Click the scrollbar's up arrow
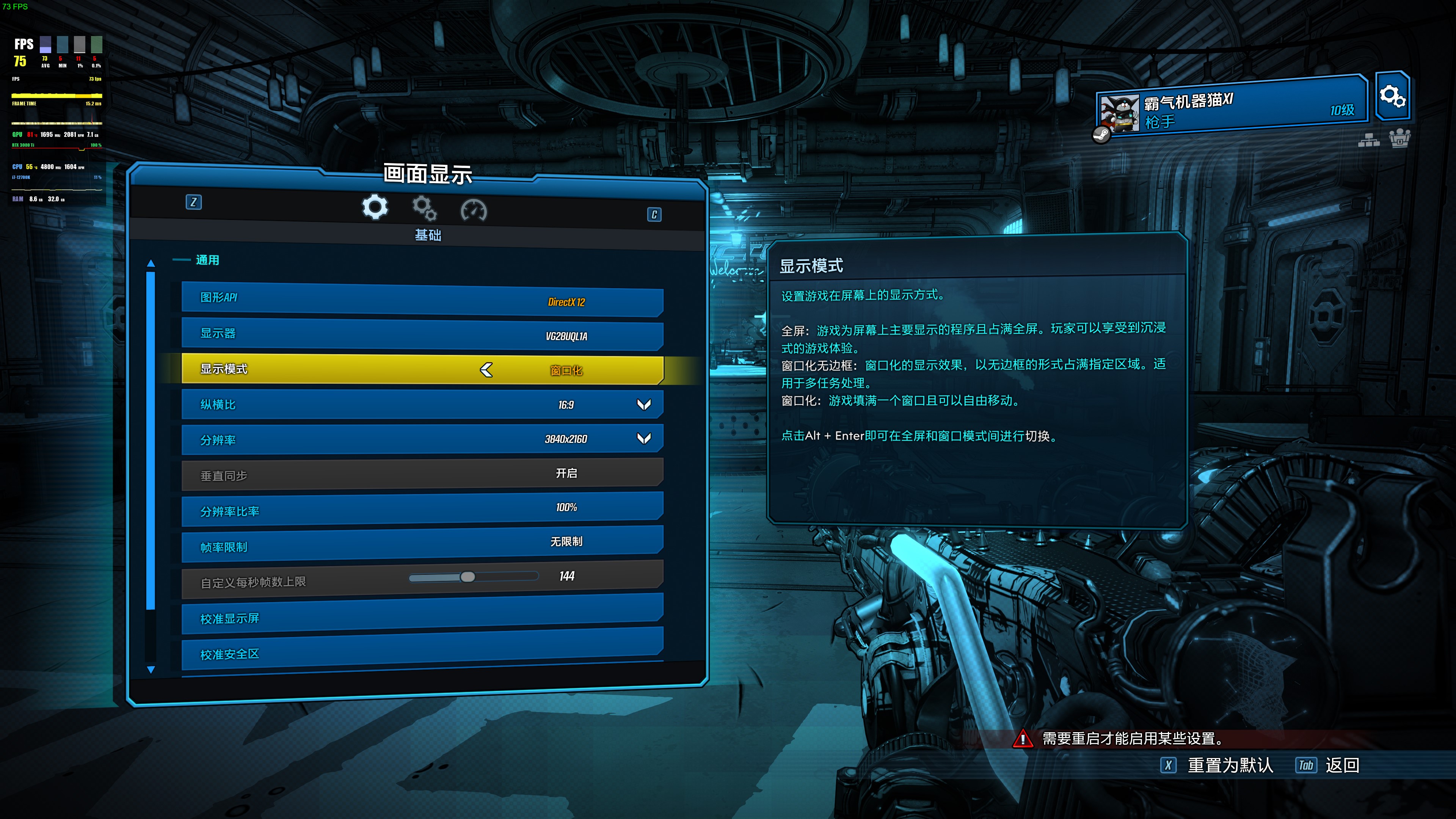The width and height of the screenshot is (1456, 819). click(x=151, y=264)
